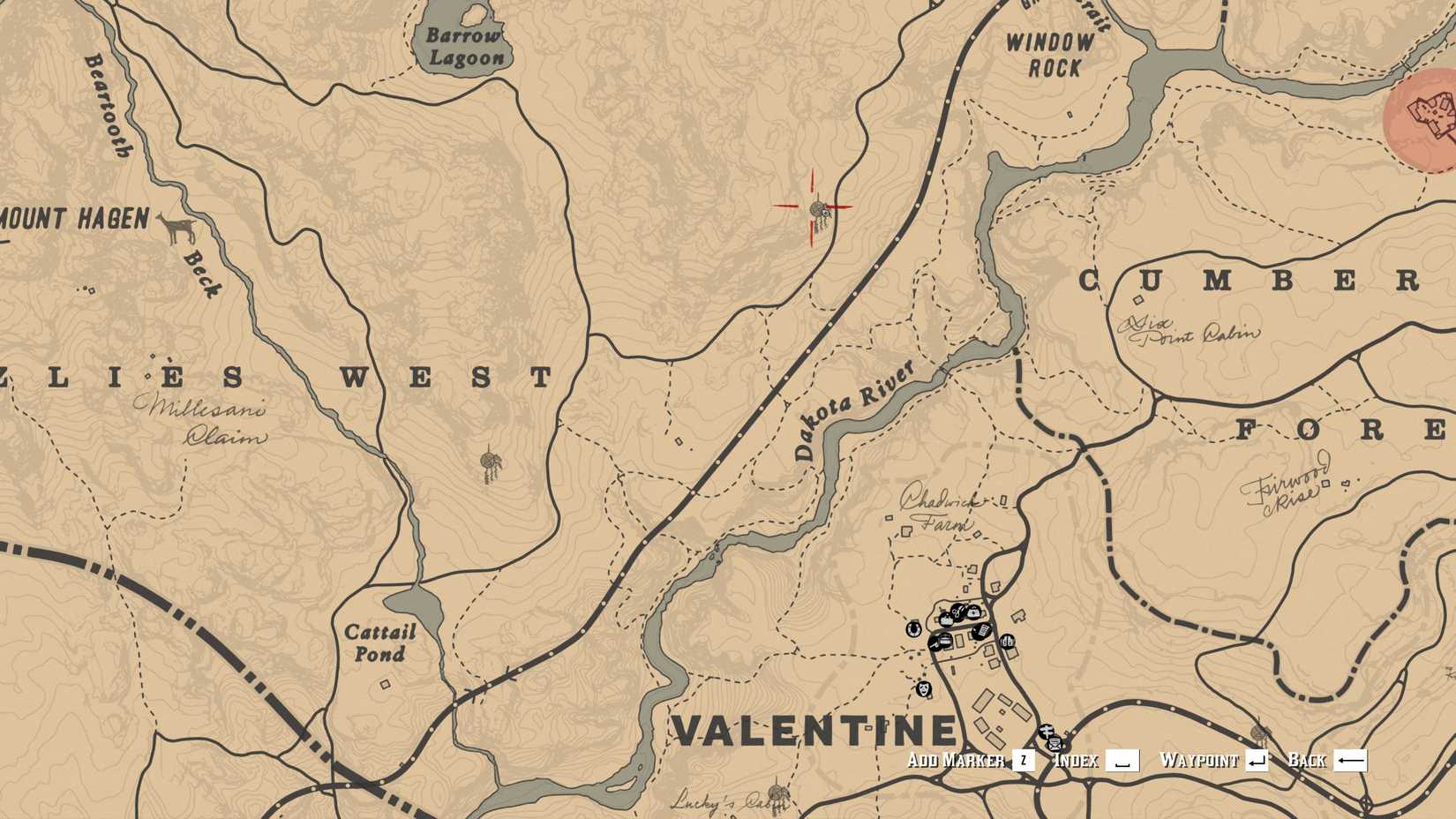Open the stable horseshoe icon west of Valentine
The image size is (1456, 819).
click(x=913, y=629)
